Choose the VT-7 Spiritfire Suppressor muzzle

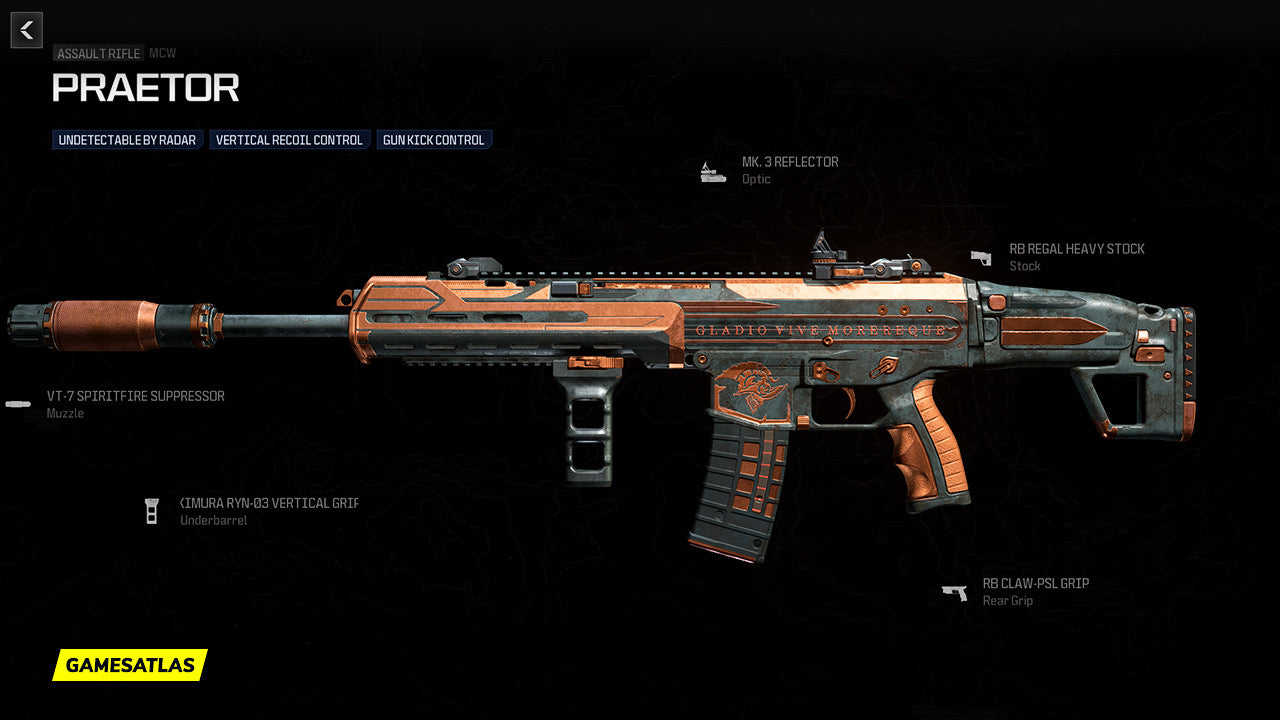click(135, 397)
